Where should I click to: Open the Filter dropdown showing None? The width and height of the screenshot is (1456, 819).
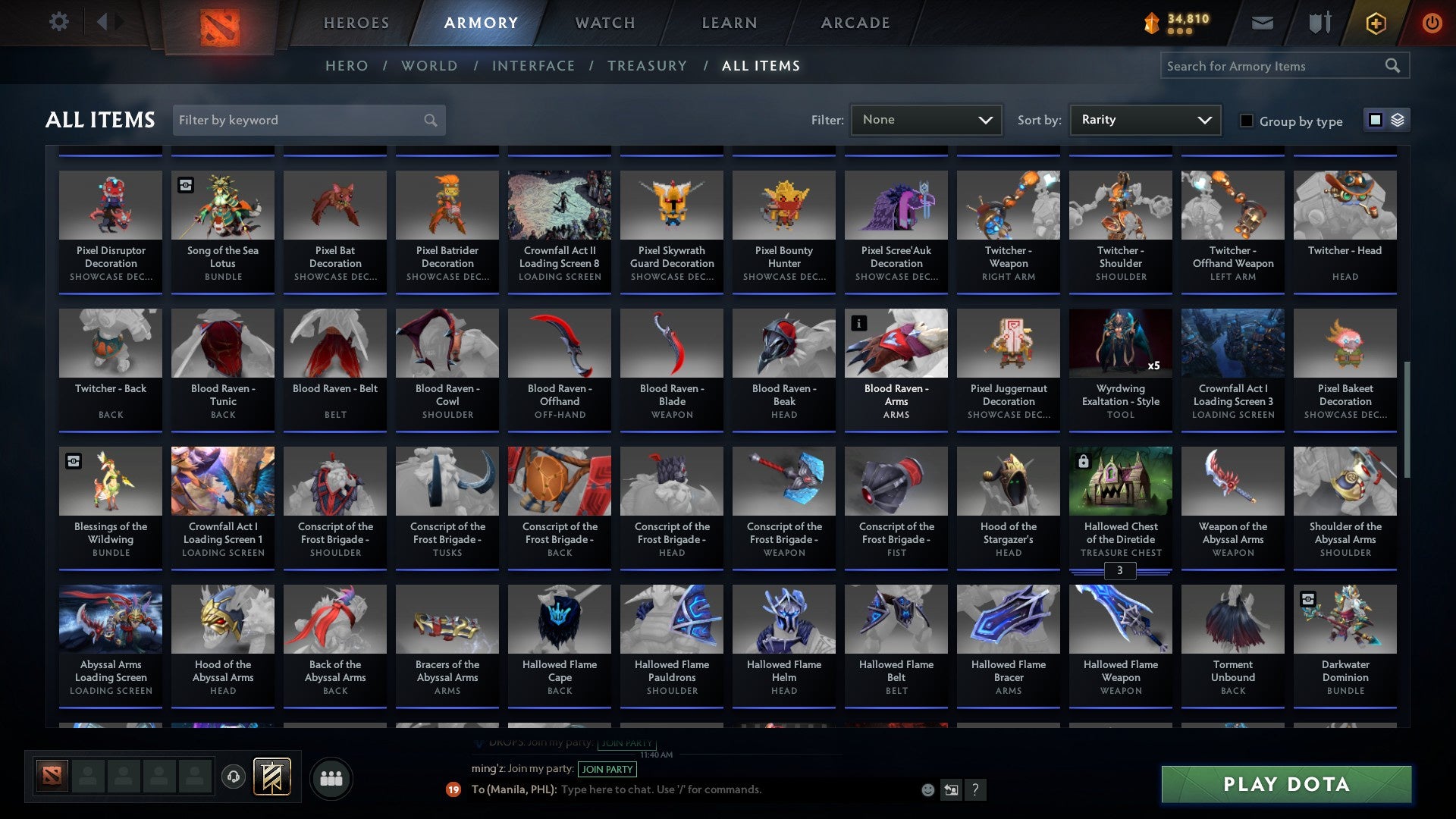[x=926, y=120]
